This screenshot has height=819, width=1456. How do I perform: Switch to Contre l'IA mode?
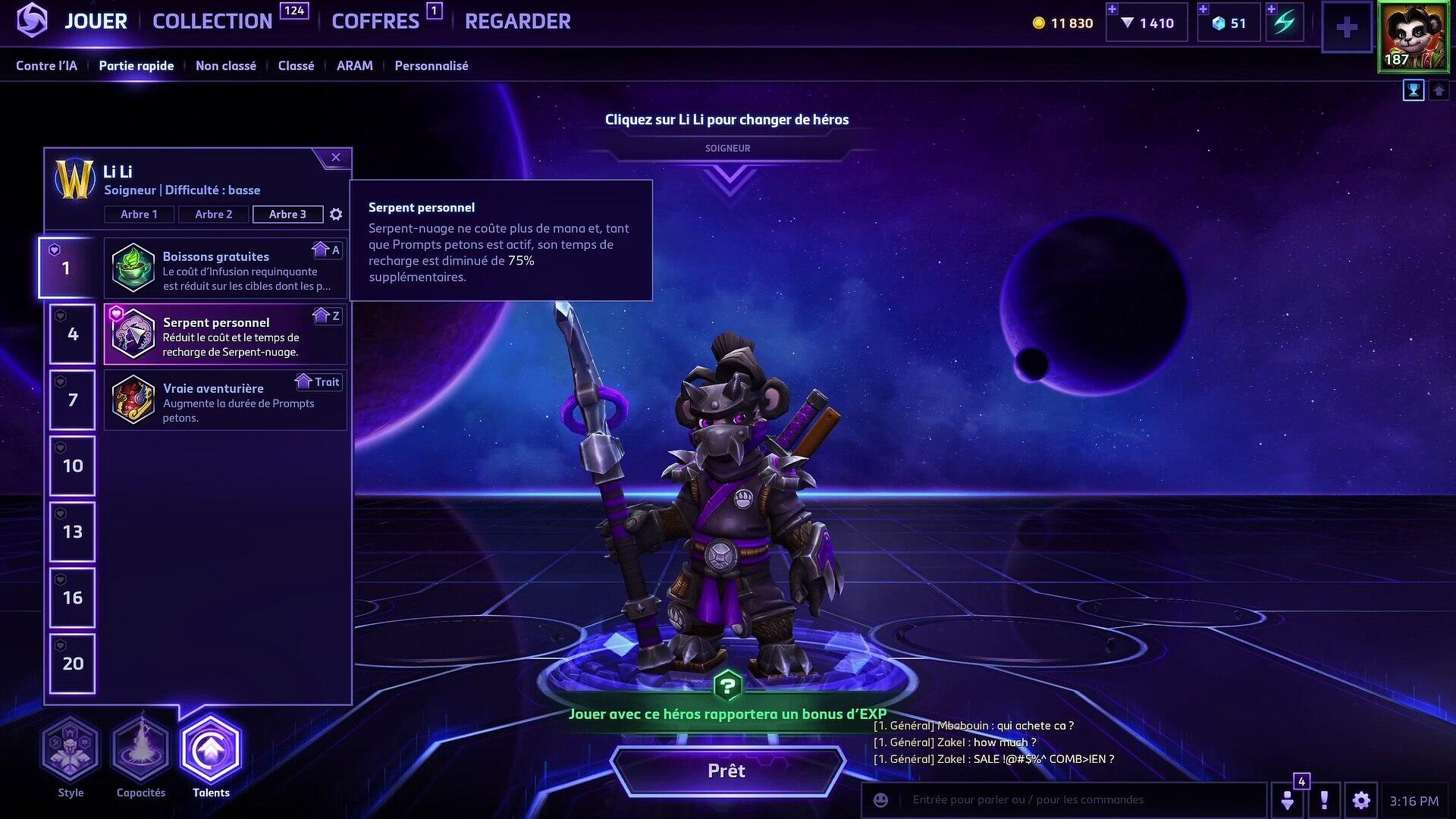(x=46, y=66)
